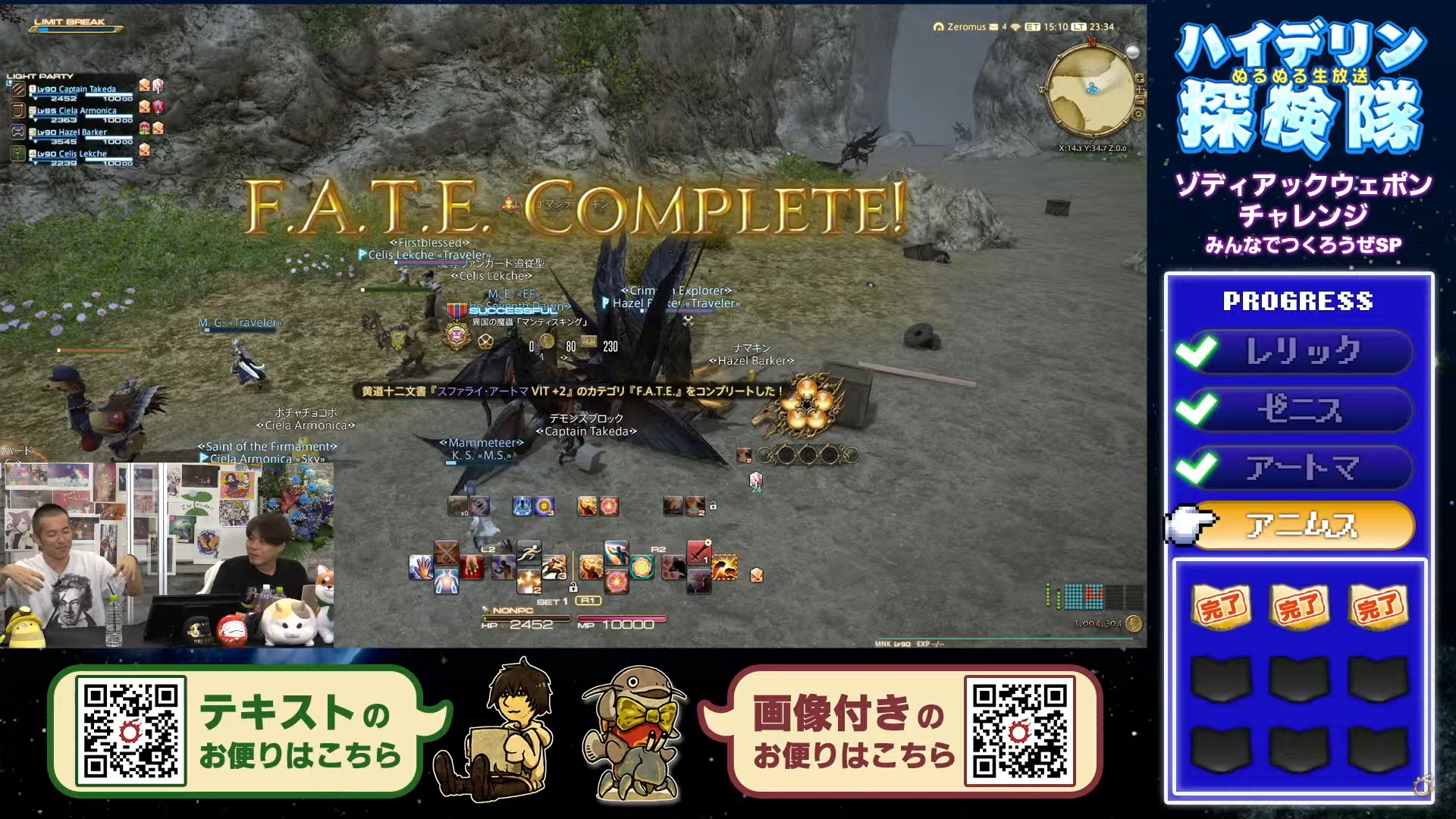Click the Zeromus home server icon

click(x=939, y=27)
